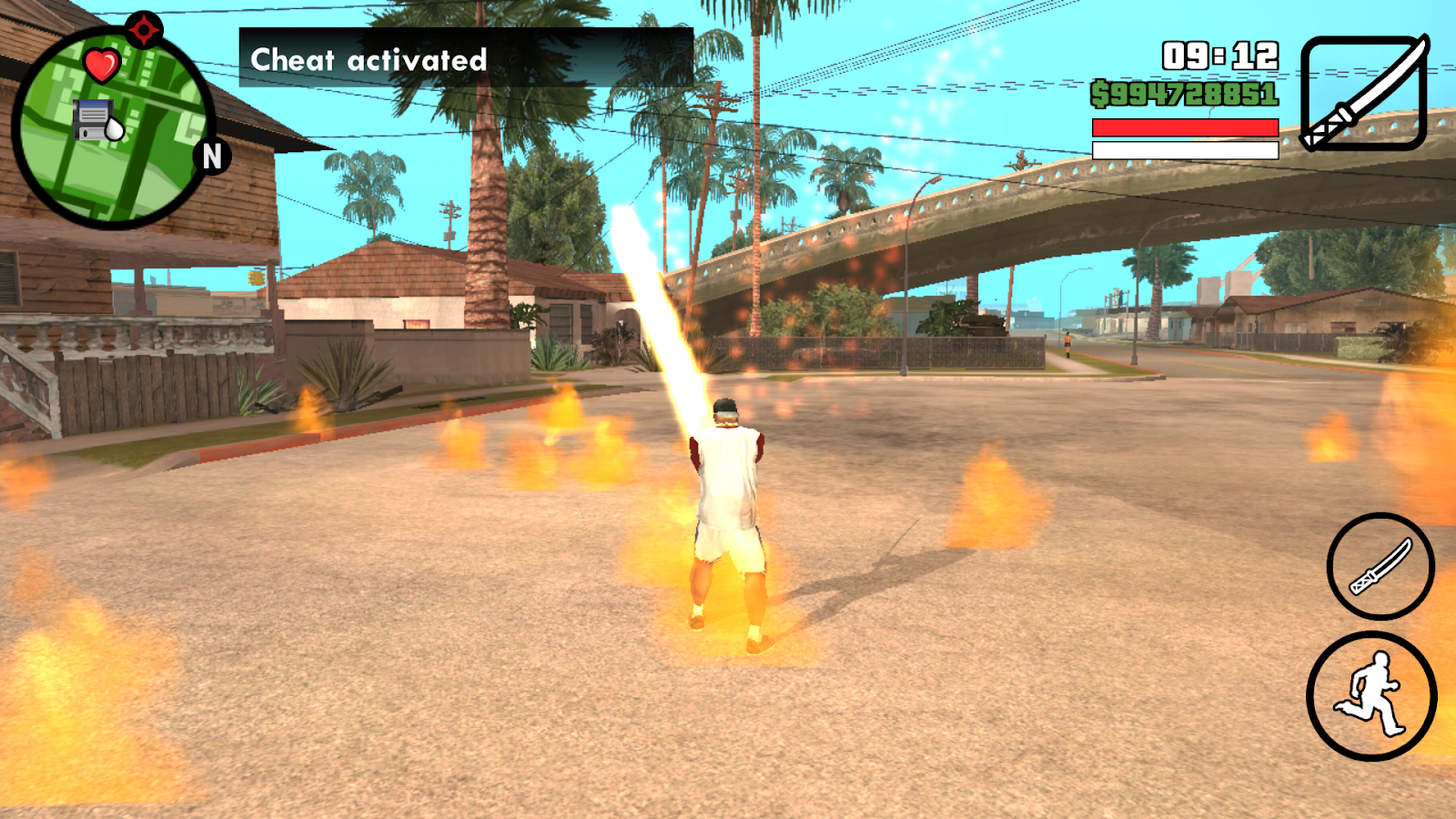
Task: Tap the green money counter $994728851
Action: (1185, 93)
